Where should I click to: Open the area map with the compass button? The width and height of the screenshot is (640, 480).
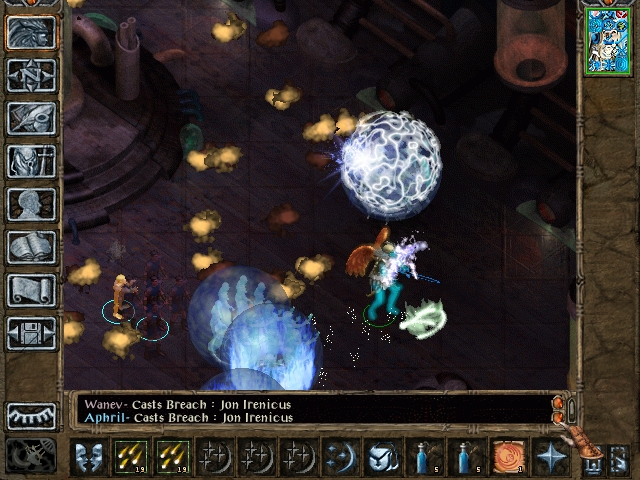31,76
